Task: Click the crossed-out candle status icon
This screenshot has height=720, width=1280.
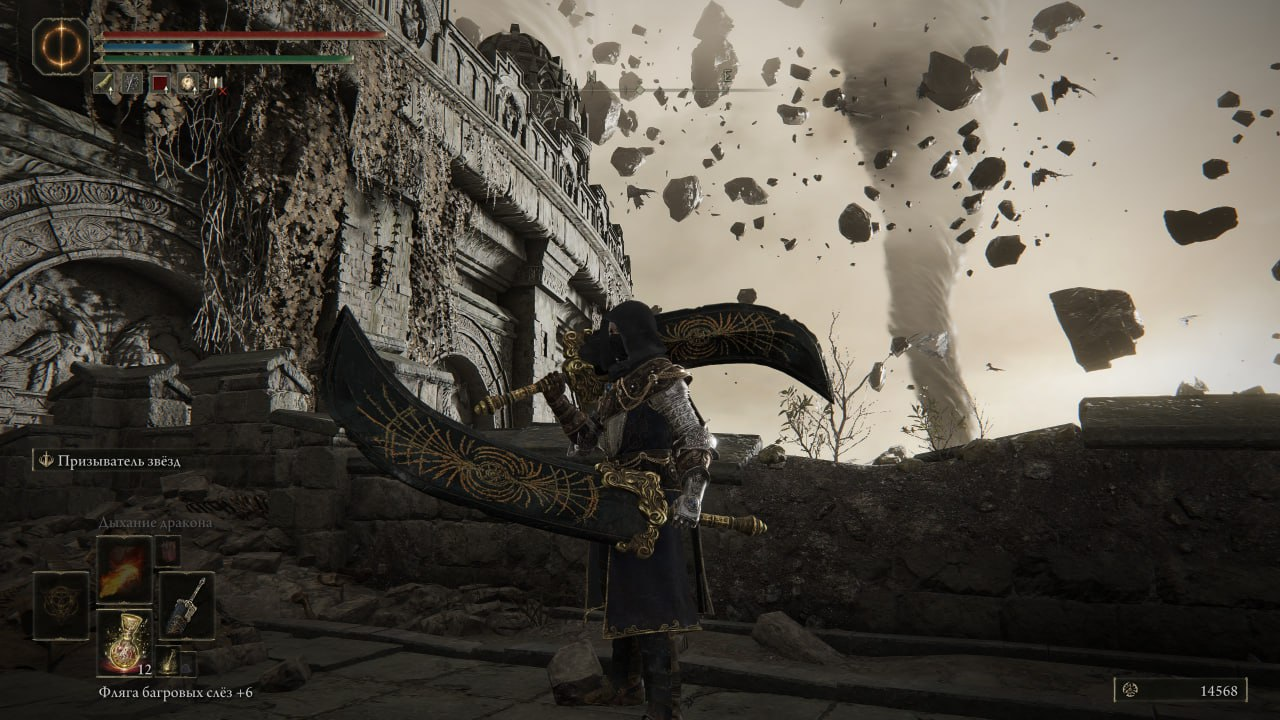Action: pos(214,83)
